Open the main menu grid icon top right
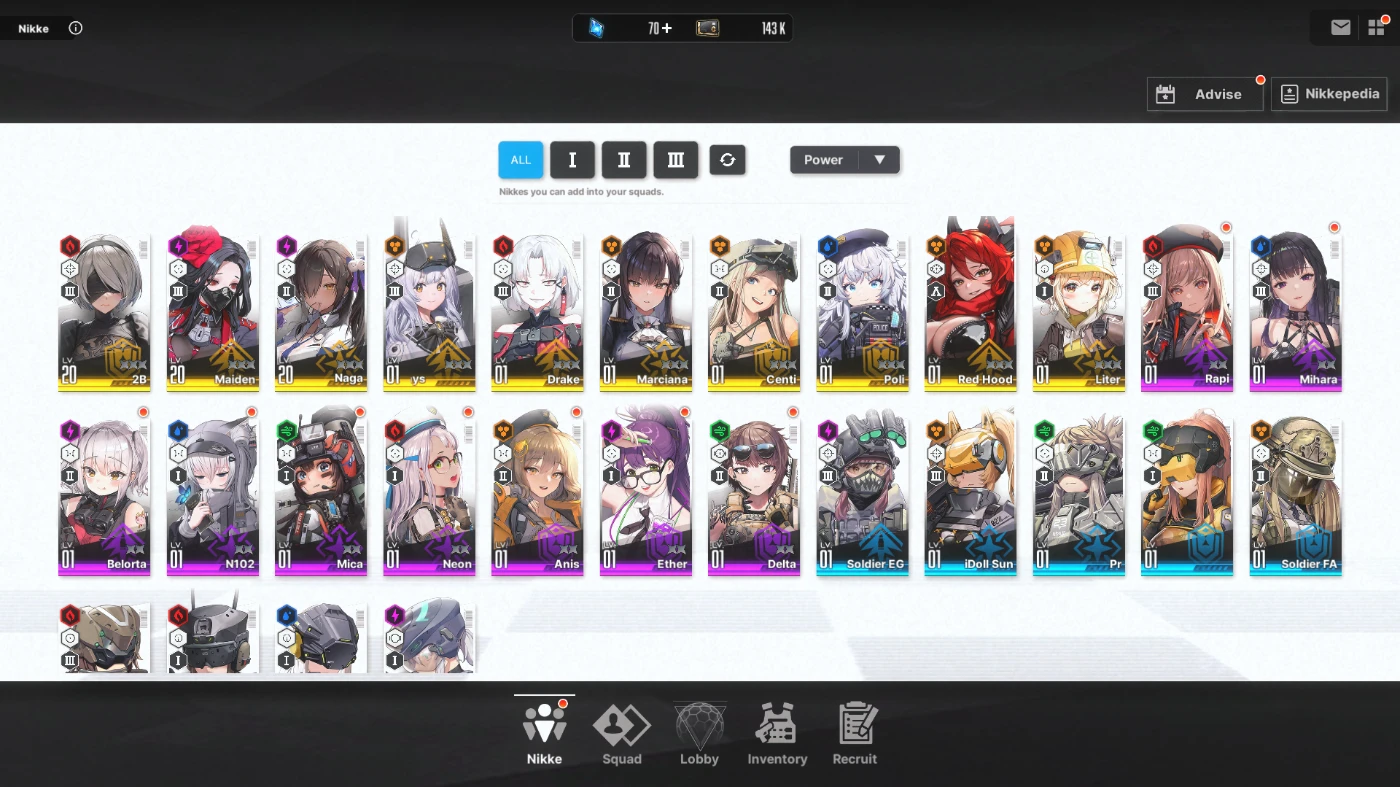 coord(1377,26)
